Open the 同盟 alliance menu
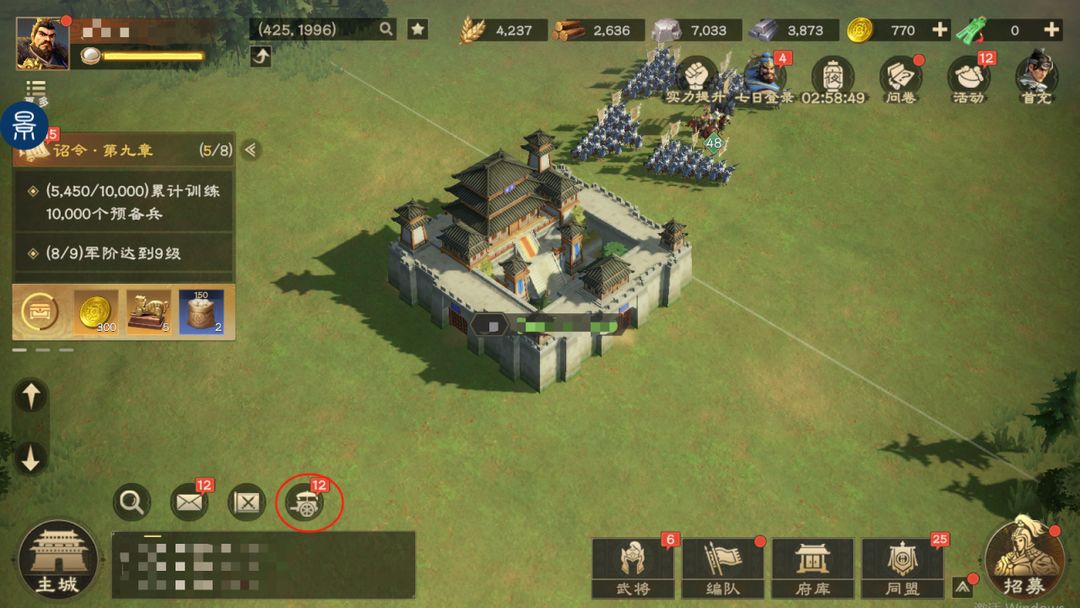 [x=901, y=567]
